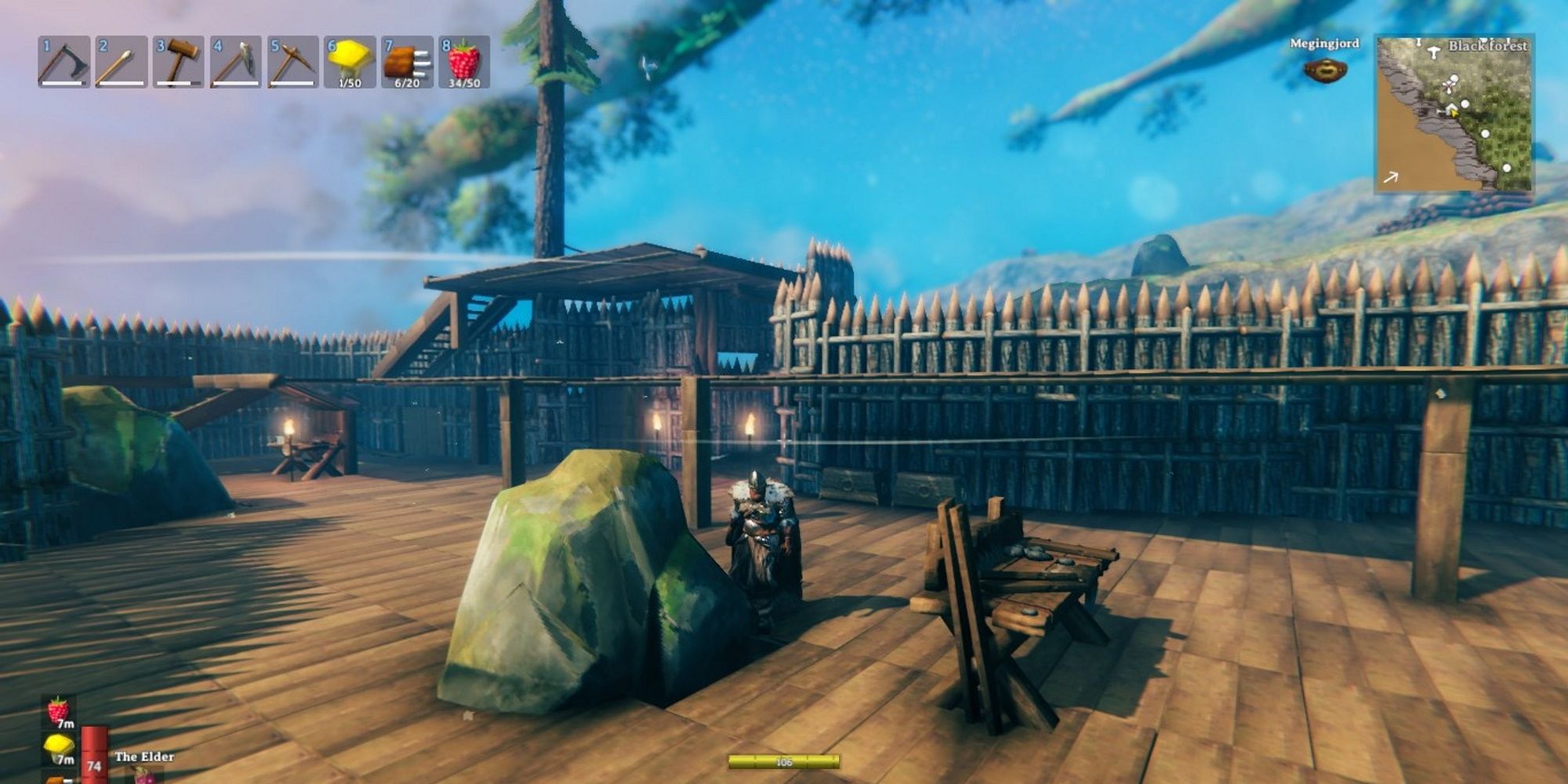
Task: Eat raspberries from hotbar slot 8
Action: pos(467,63)
